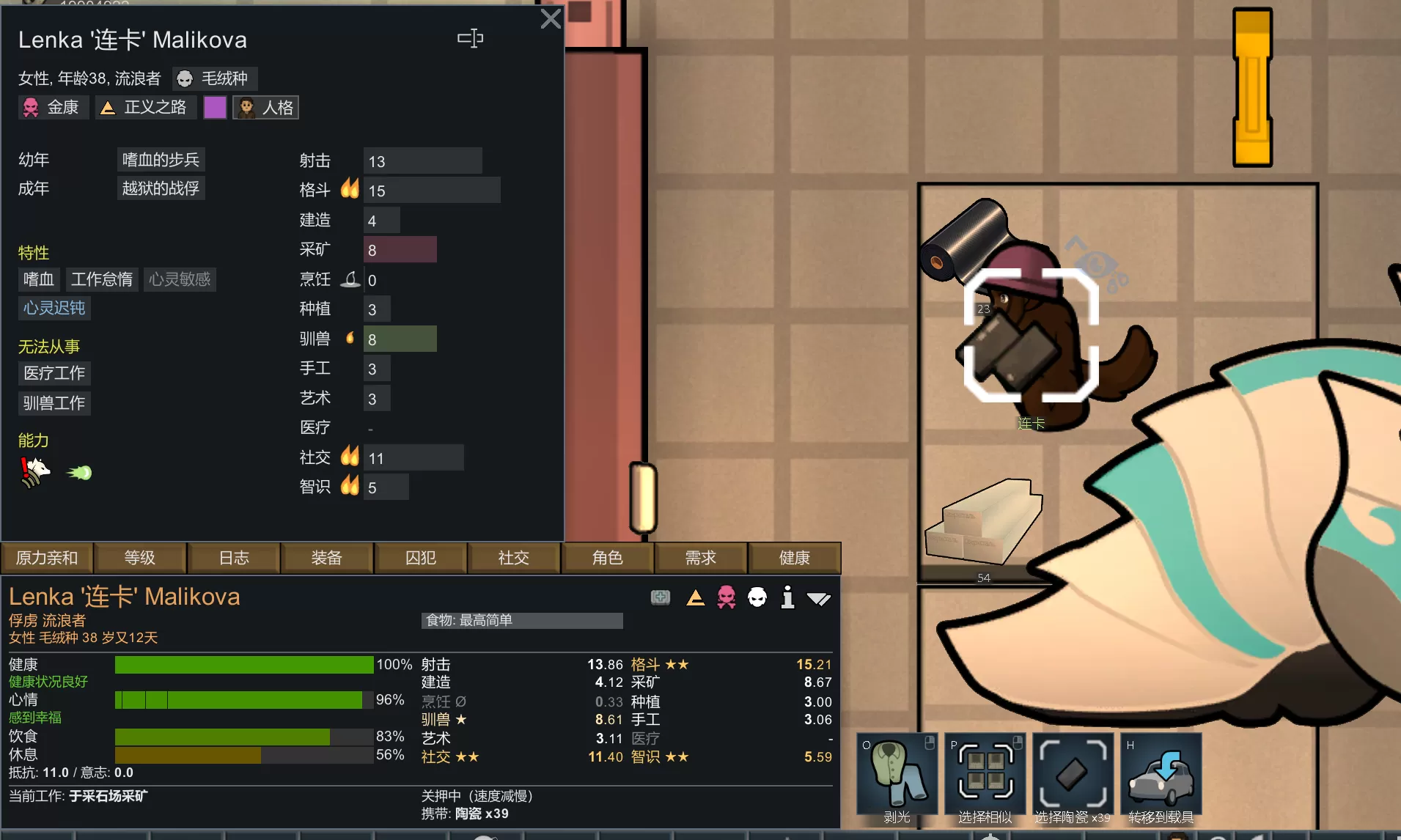
Task: Open the 囚犯 prisoner tab
Action: tap(421, 559)
